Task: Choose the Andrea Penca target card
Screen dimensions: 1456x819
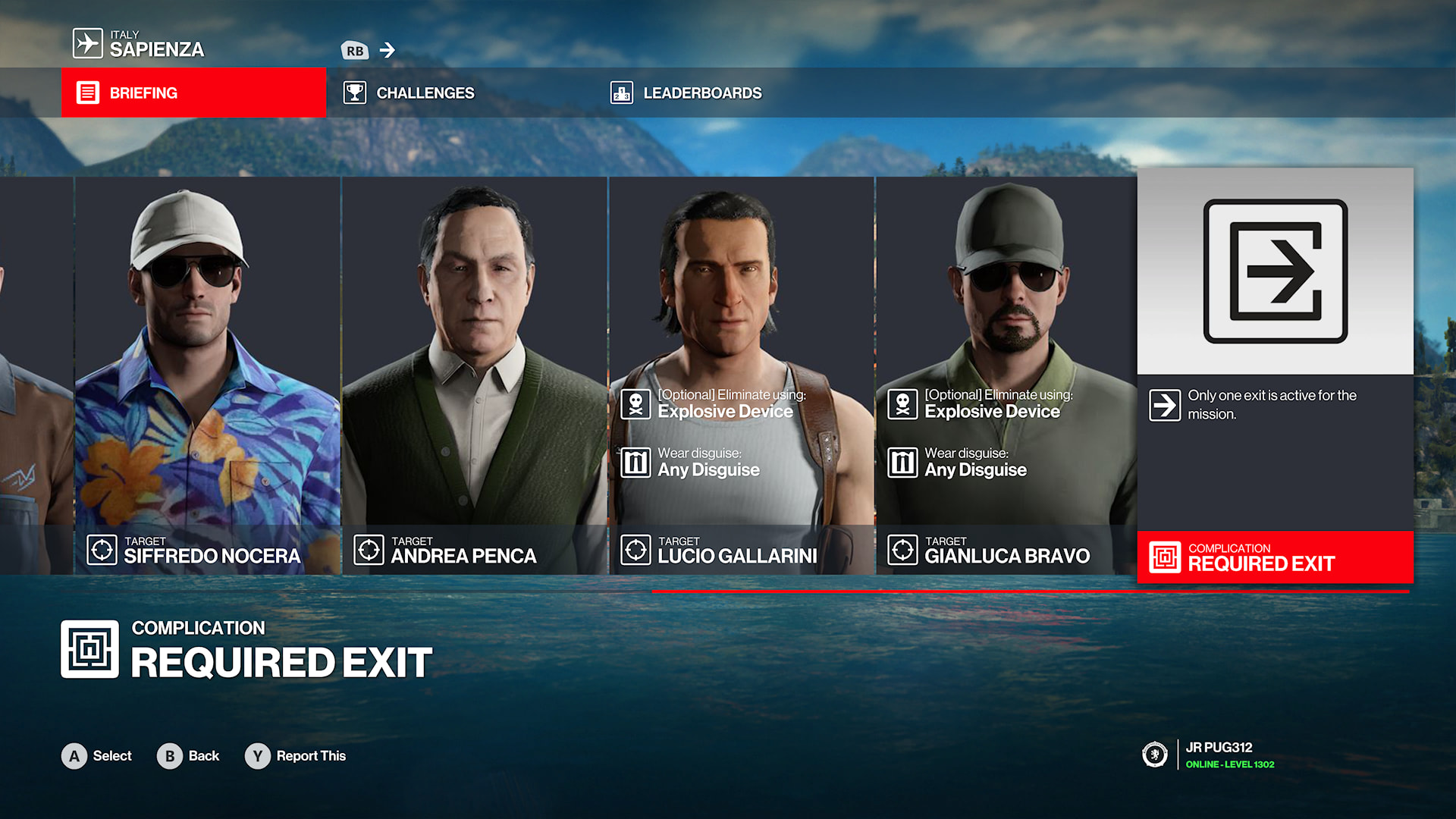Action: click(474, 375)
